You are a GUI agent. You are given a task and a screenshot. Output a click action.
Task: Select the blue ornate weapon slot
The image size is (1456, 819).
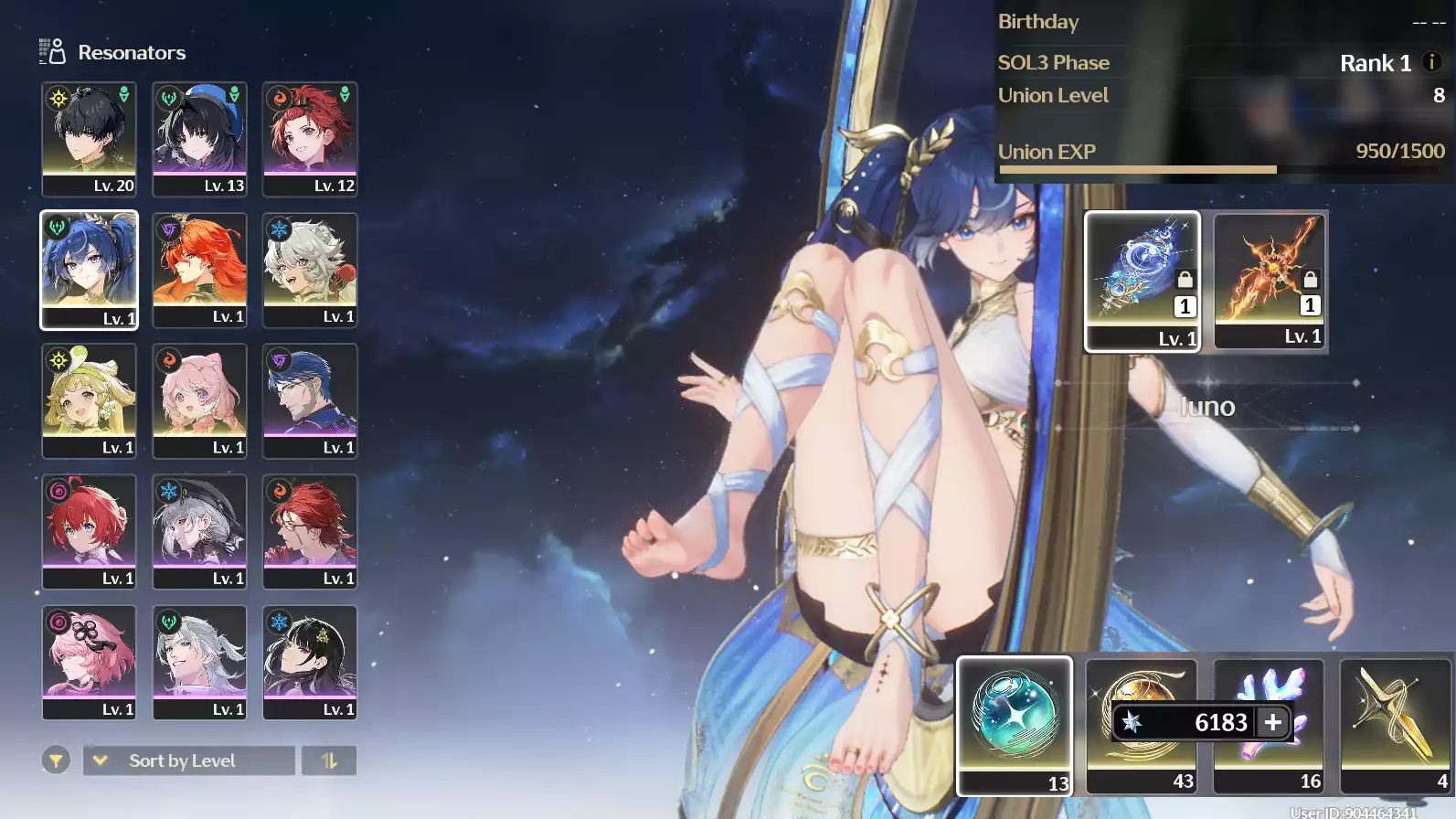click(1142, 280)
